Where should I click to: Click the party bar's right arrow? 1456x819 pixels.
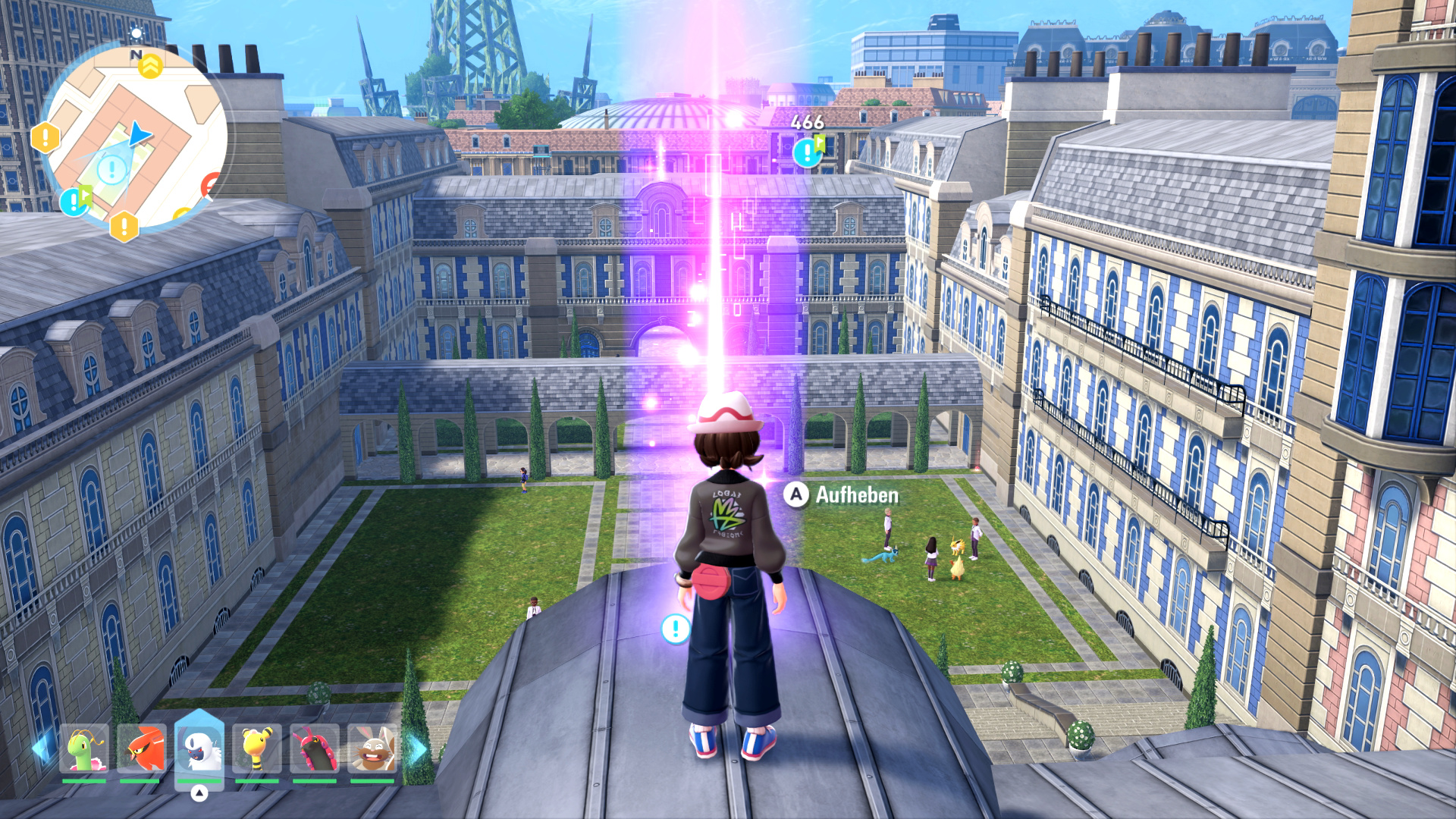[x=416, y=749]
